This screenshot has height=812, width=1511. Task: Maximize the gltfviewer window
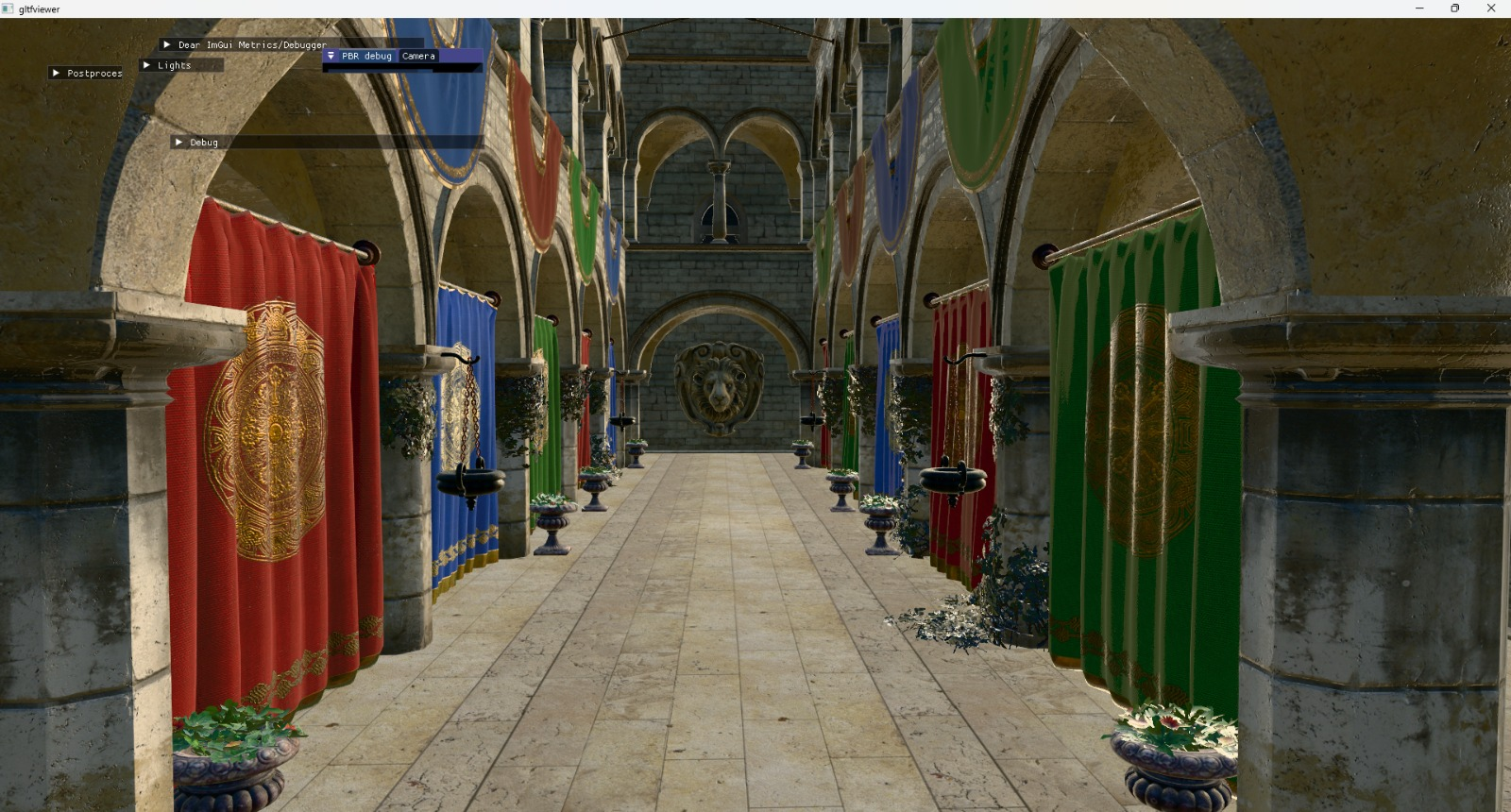click(1454, 8)
